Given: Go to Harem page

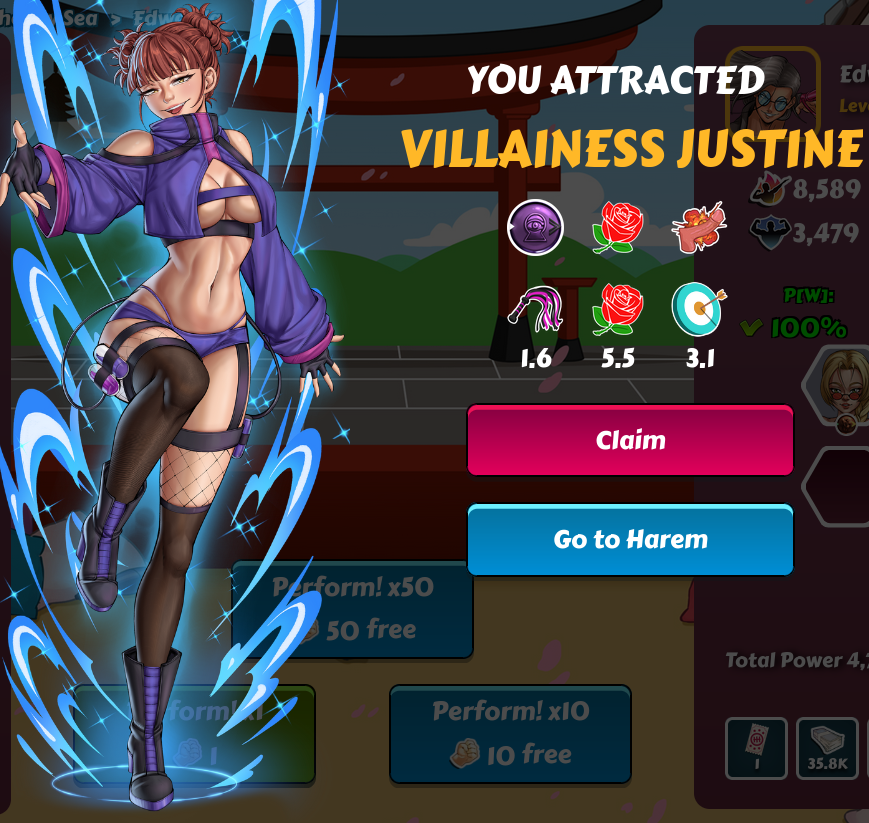Looking at the screenshot, I should coord(630,540).
